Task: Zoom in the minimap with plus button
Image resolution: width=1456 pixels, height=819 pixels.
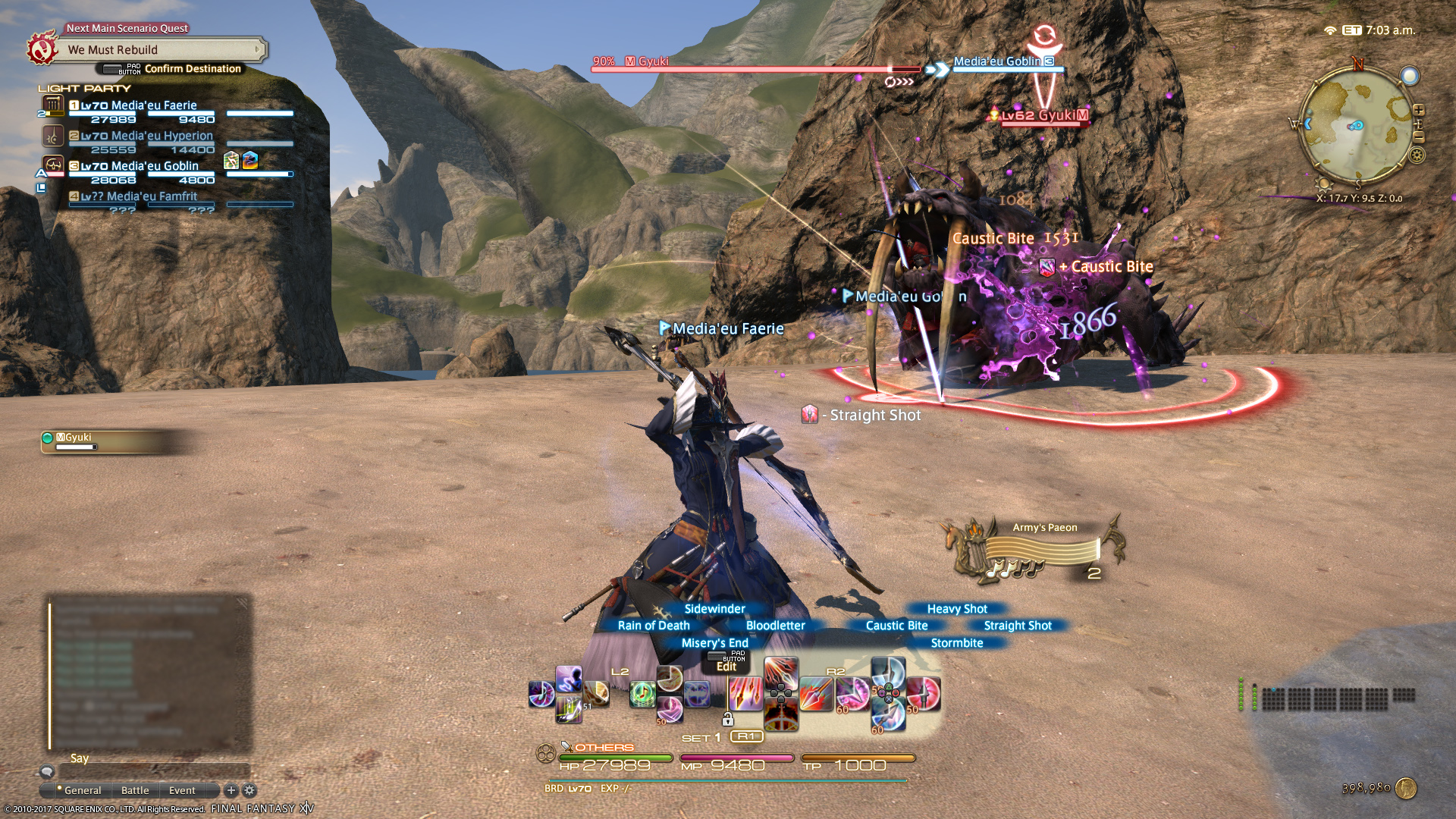Action: [1419, 111]
